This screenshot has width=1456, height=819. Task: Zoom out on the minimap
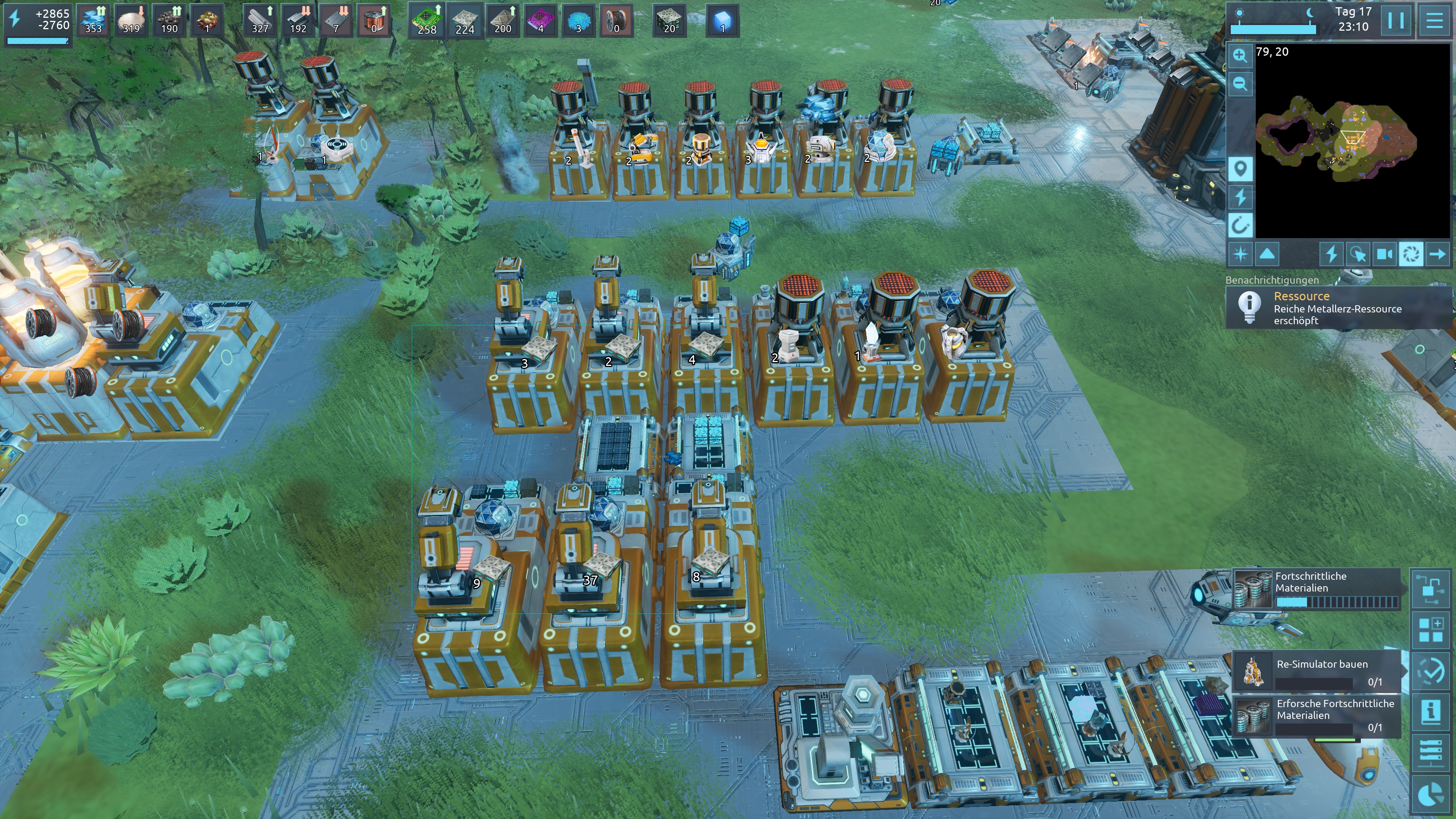click(x=1240, y=84)
